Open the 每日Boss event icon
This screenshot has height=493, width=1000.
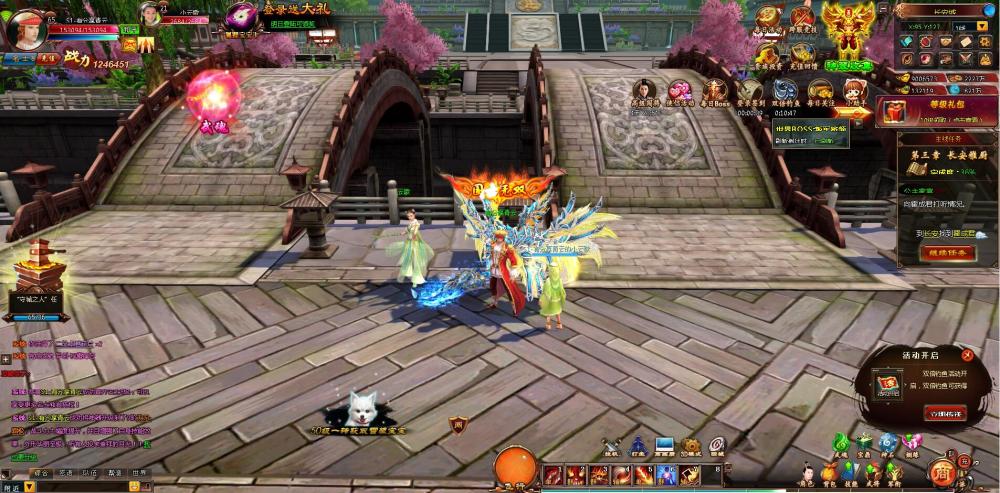715,91
